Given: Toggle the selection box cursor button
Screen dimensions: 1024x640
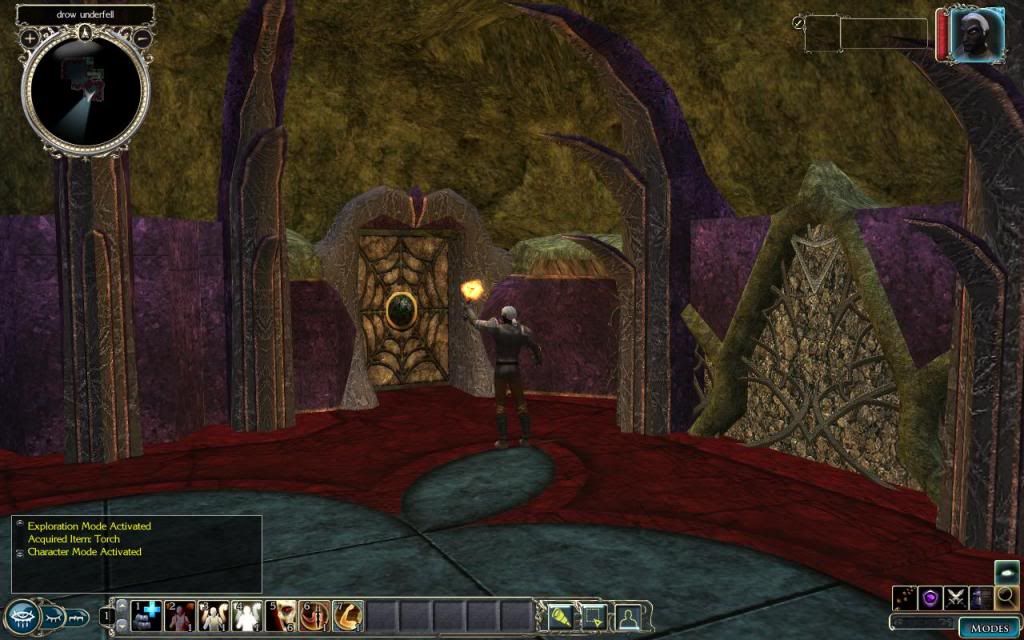Looking at the screenshot, I should (x=593, y=616).
